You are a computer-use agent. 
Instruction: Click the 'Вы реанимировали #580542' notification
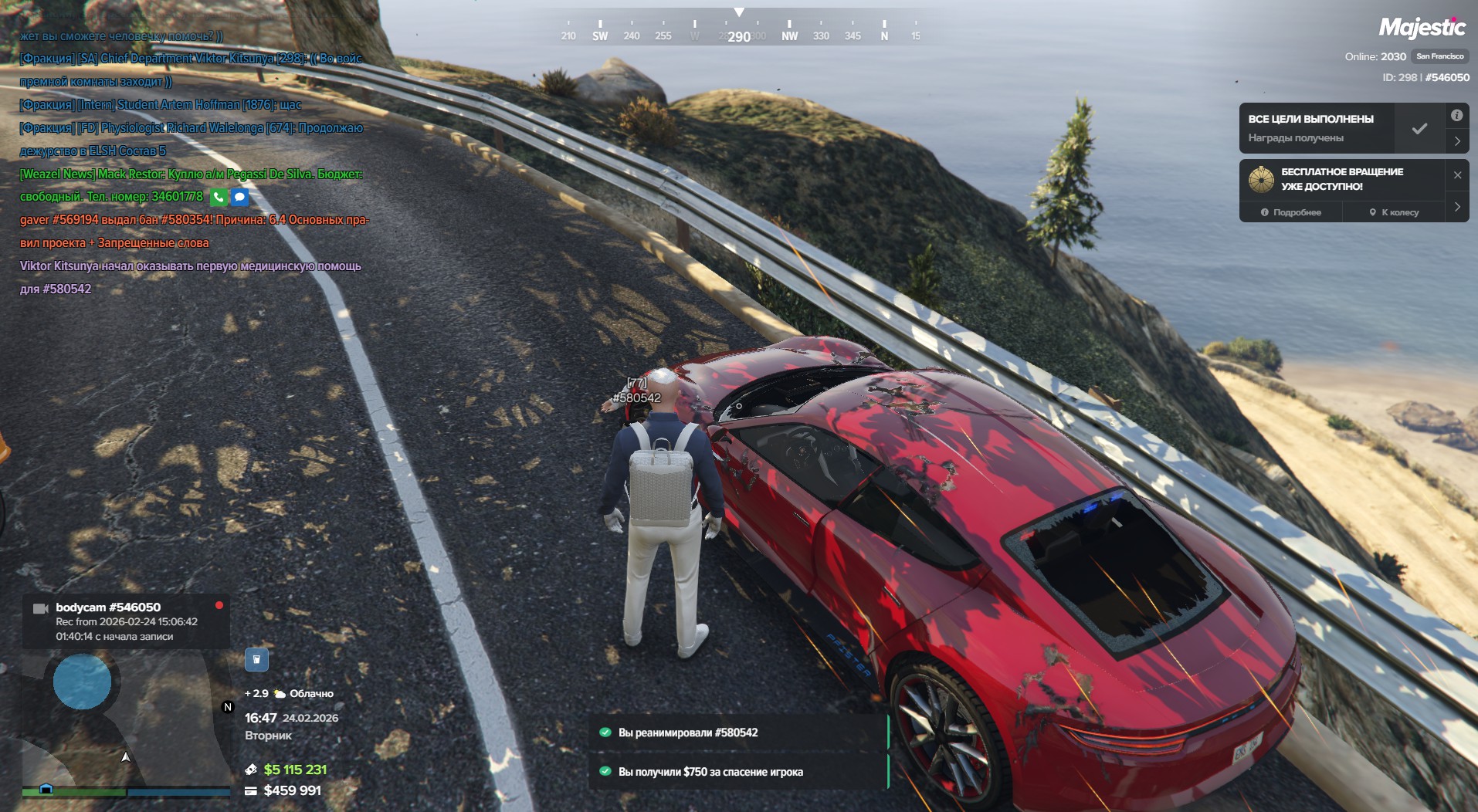click(x=738, y=732)
